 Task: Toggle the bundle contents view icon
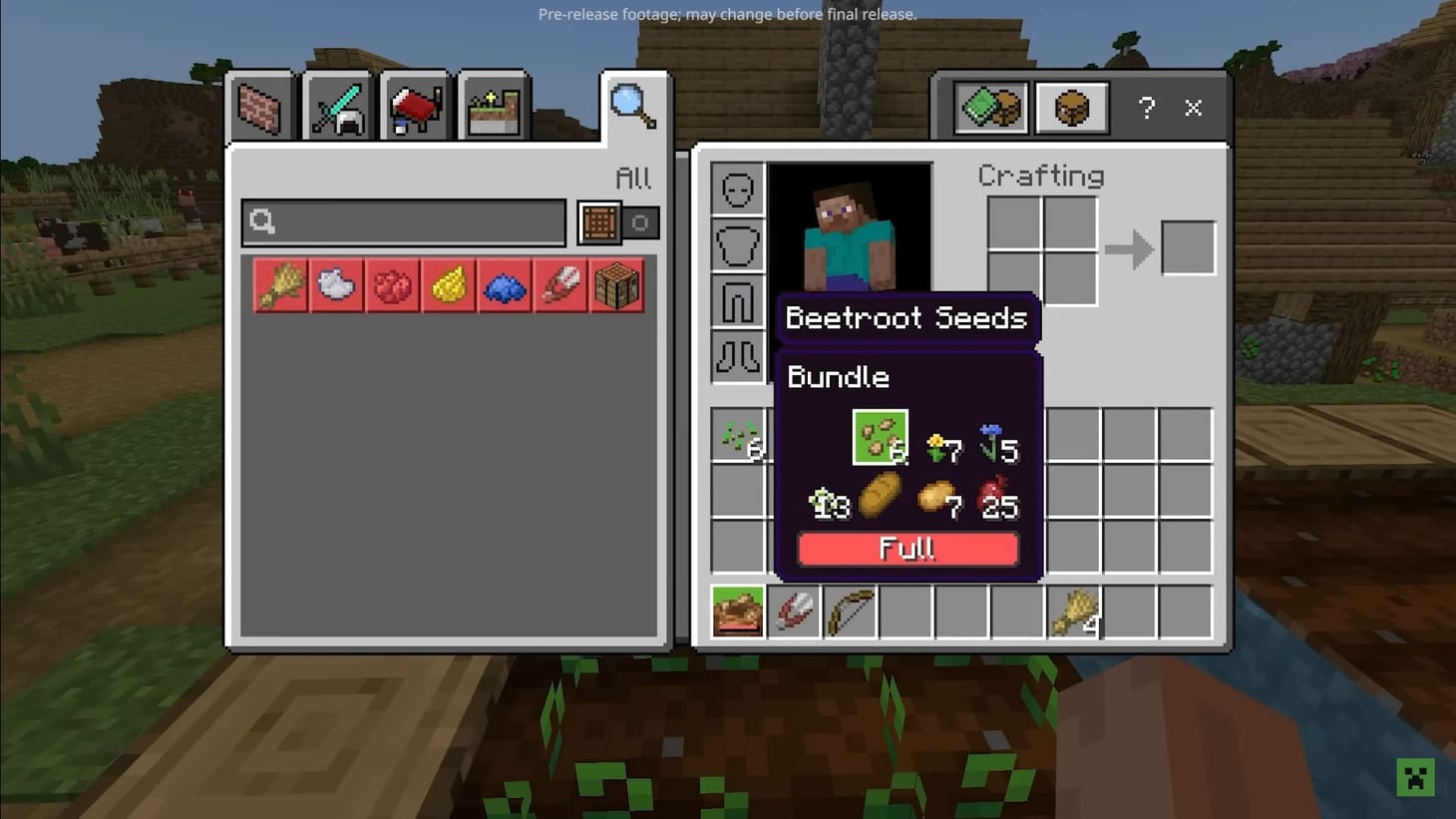[1071, 108]
